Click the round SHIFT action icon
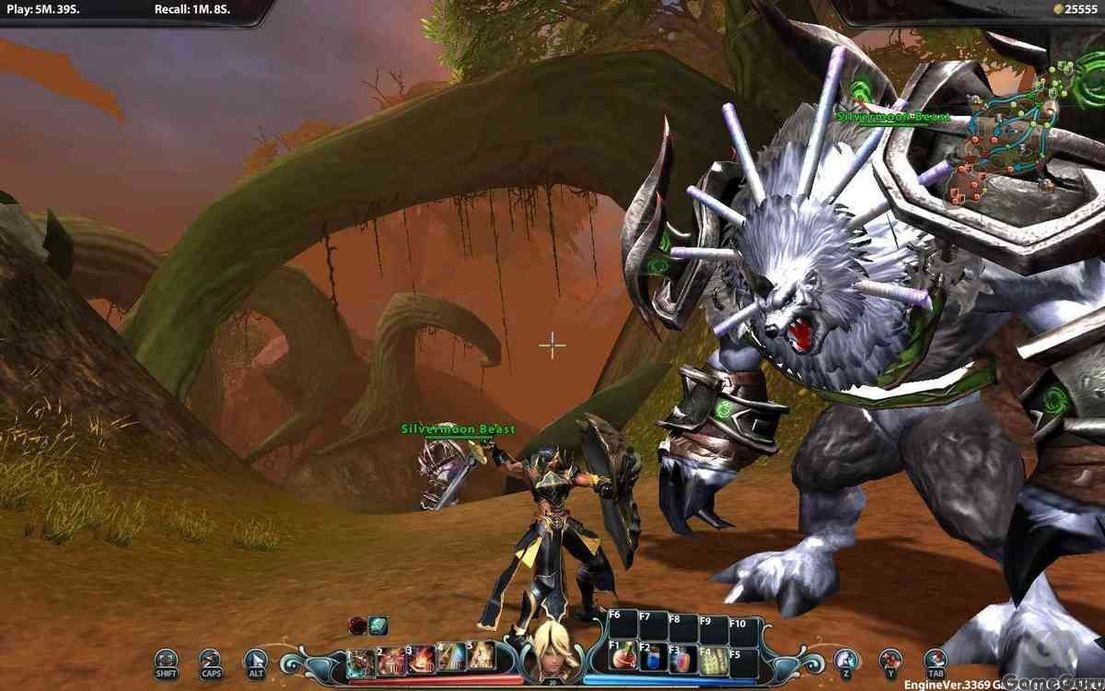This screenshot has width=1105, height=691. click(166, 660)
